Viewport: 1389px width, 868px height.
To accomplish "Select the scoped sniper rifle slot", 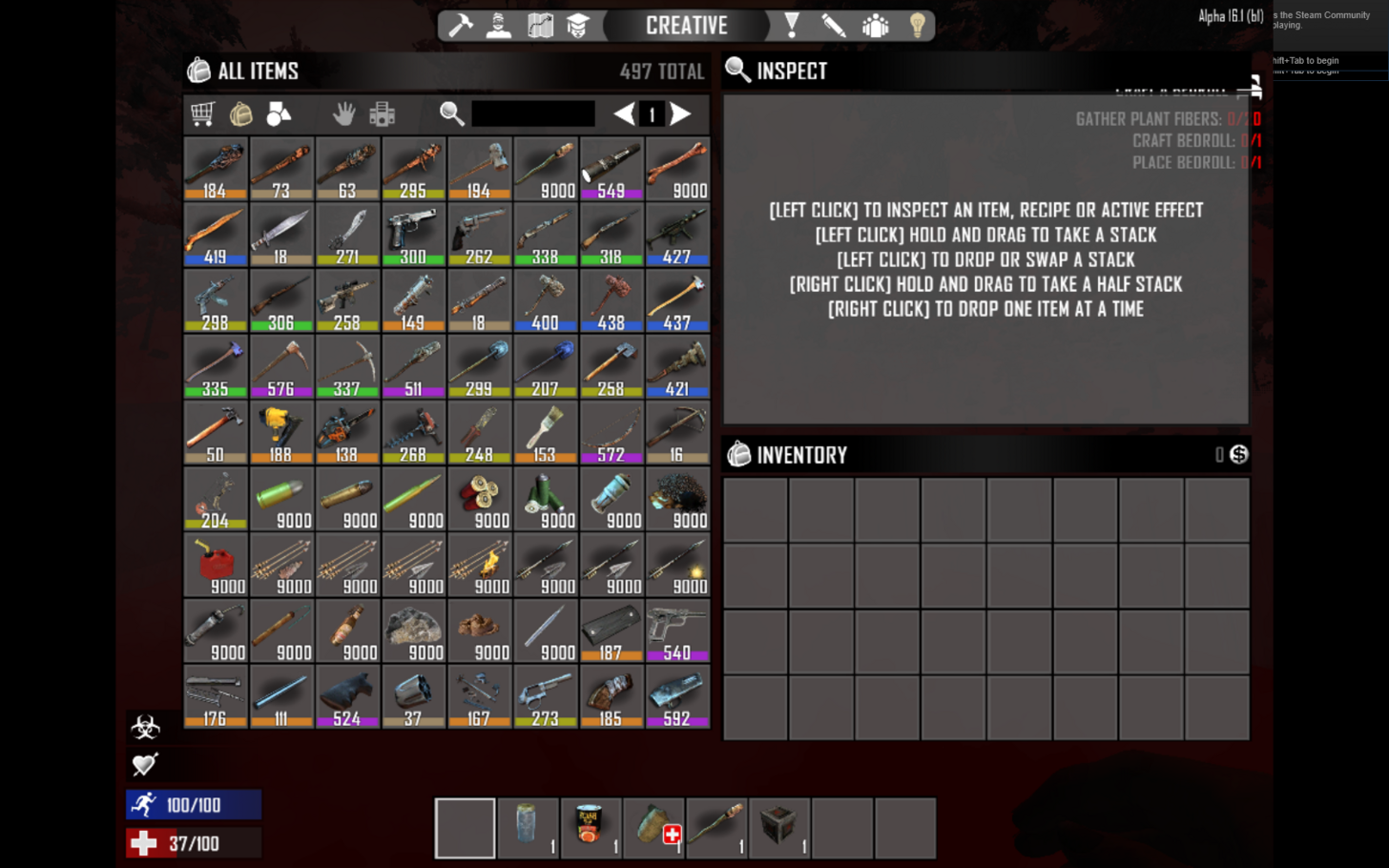I will tap(347, 300).
